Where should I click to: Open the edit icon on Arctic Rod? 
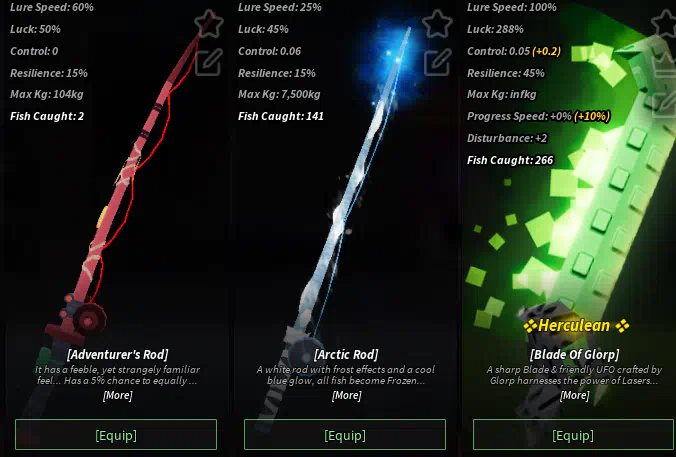tap(437, 62)
